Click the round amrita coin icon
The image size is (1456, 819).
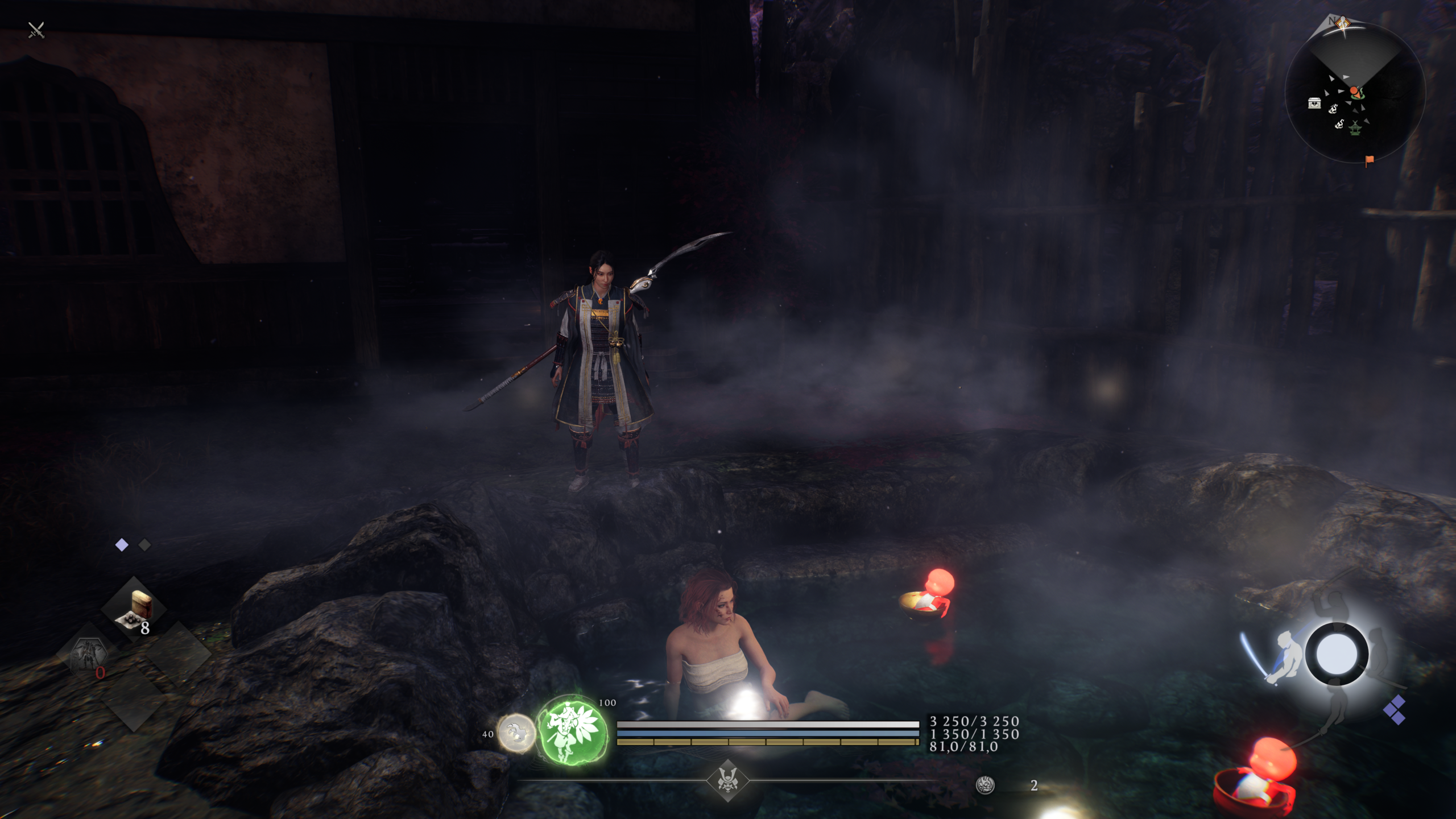click(x=985, y=785)
